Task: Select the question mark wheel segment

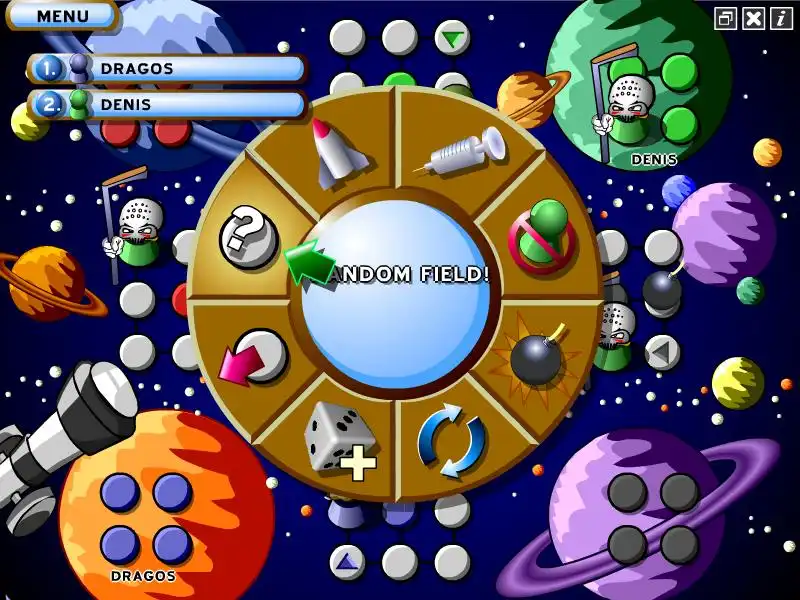Action: (x=248, y=236)
